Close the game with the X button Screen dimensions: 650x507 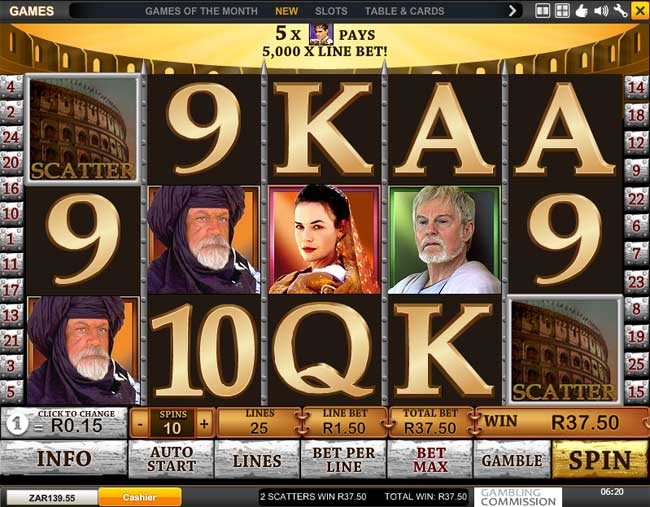tap(640, 11)
